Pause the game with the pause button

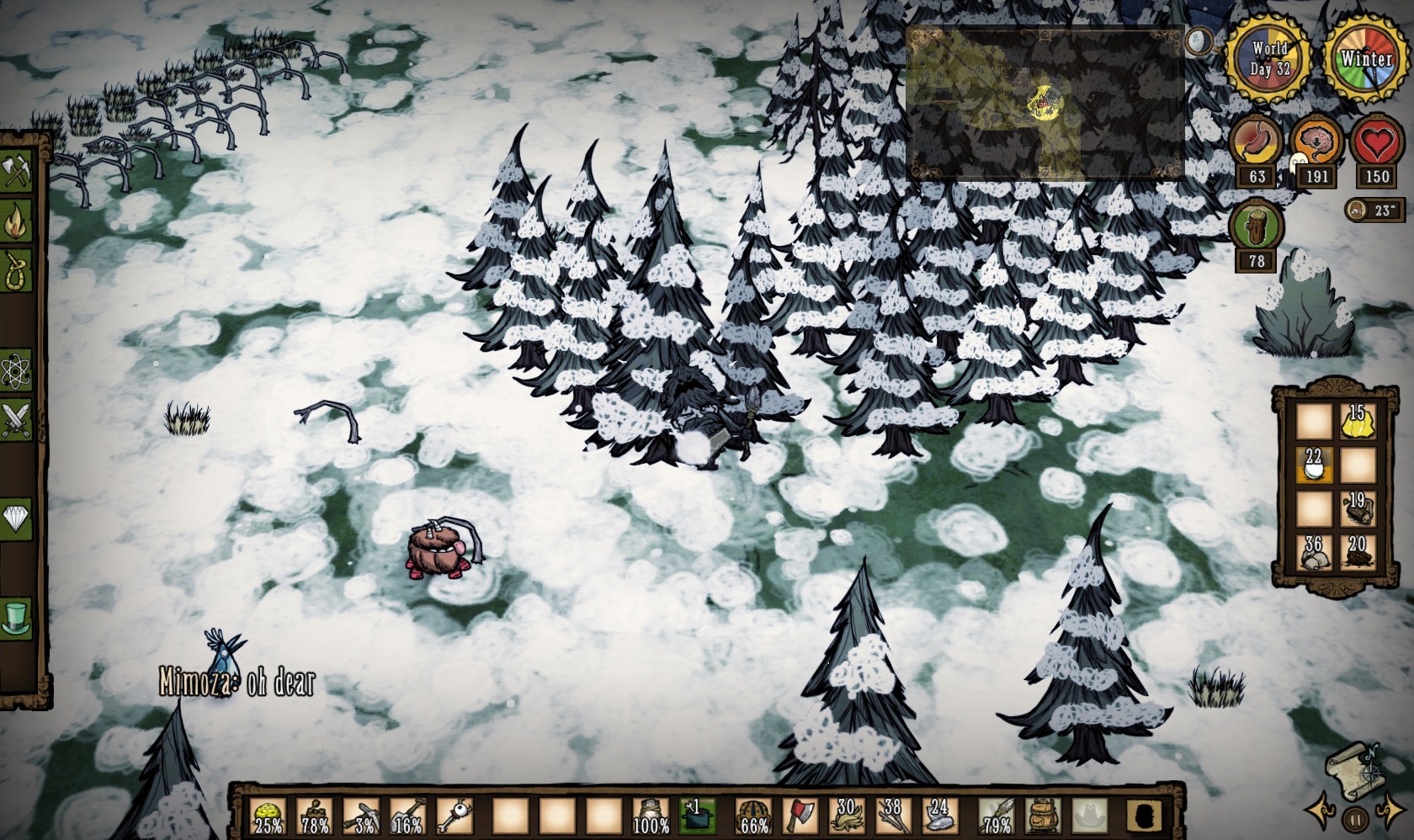[x=1355, y=818]
